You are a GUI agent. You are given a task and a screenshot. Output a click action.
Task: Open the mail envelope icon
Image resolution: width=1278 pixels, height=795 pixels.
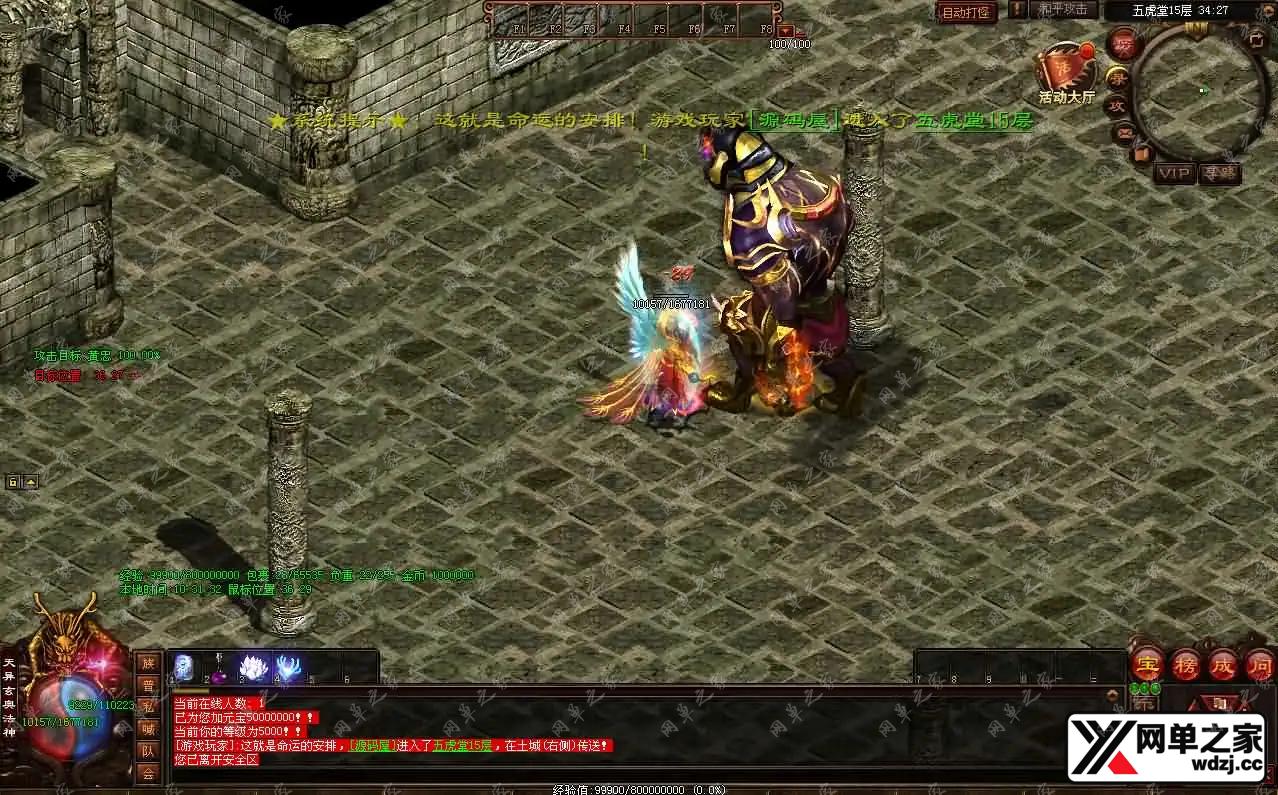coord(1125,131)
